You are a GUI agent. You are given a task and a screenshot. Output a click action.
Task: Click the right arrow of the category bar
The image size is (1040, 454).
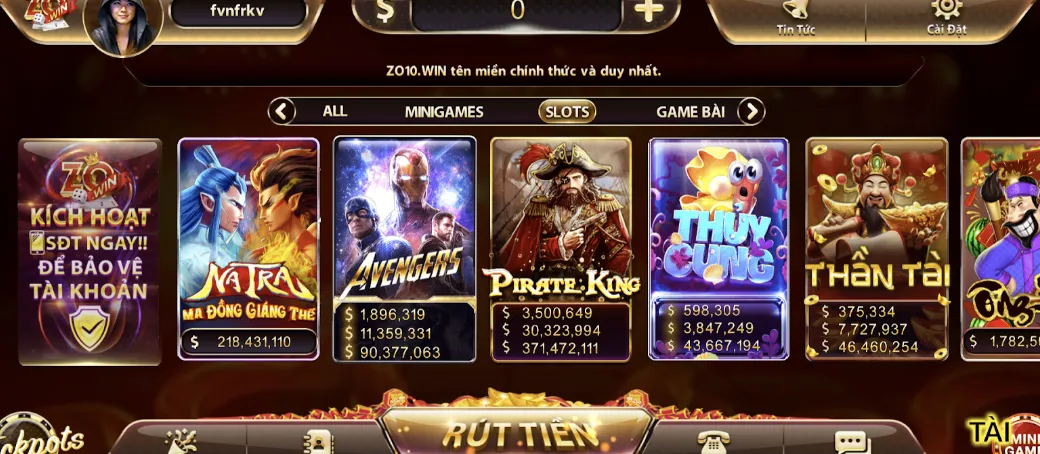tap(751, 111)
